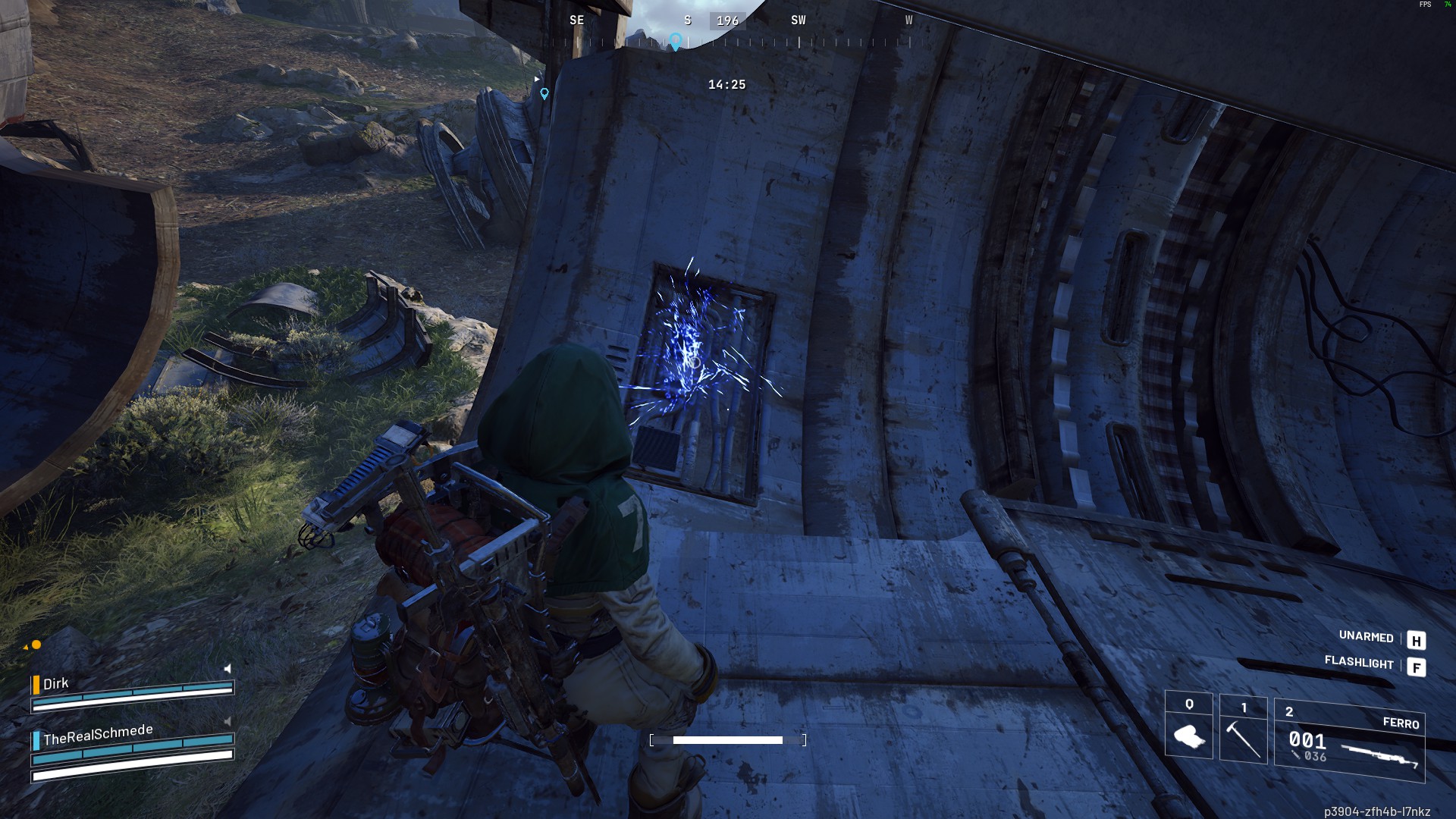Click the speaker icon above Dirk's bars
The width and height of the screenshot is (1456, 819).
227,669
